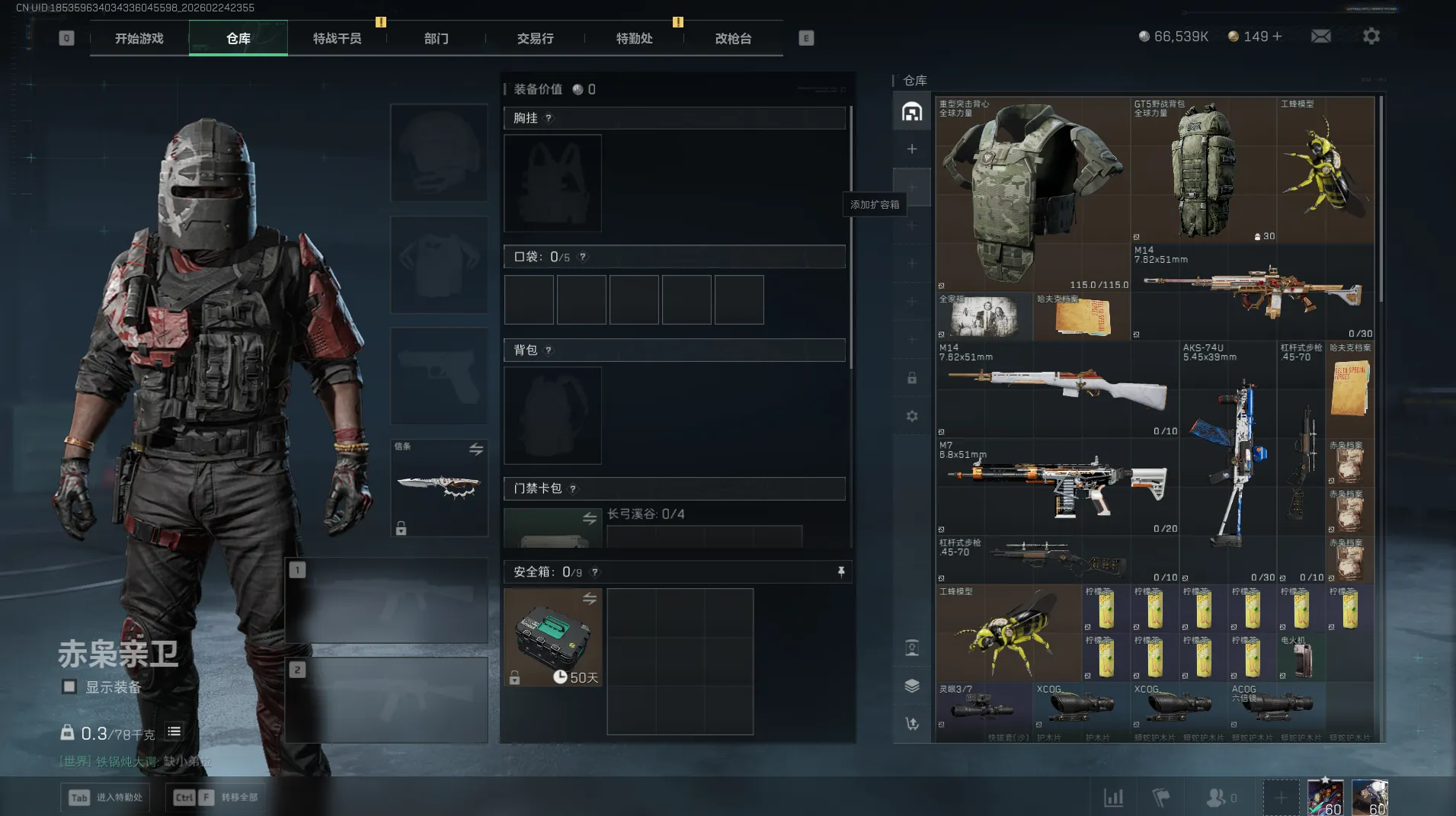Select the 特勤处 tab
The height and width of the screenshot is (816, 1456).
pyautogui.click(x=634, y=38)
